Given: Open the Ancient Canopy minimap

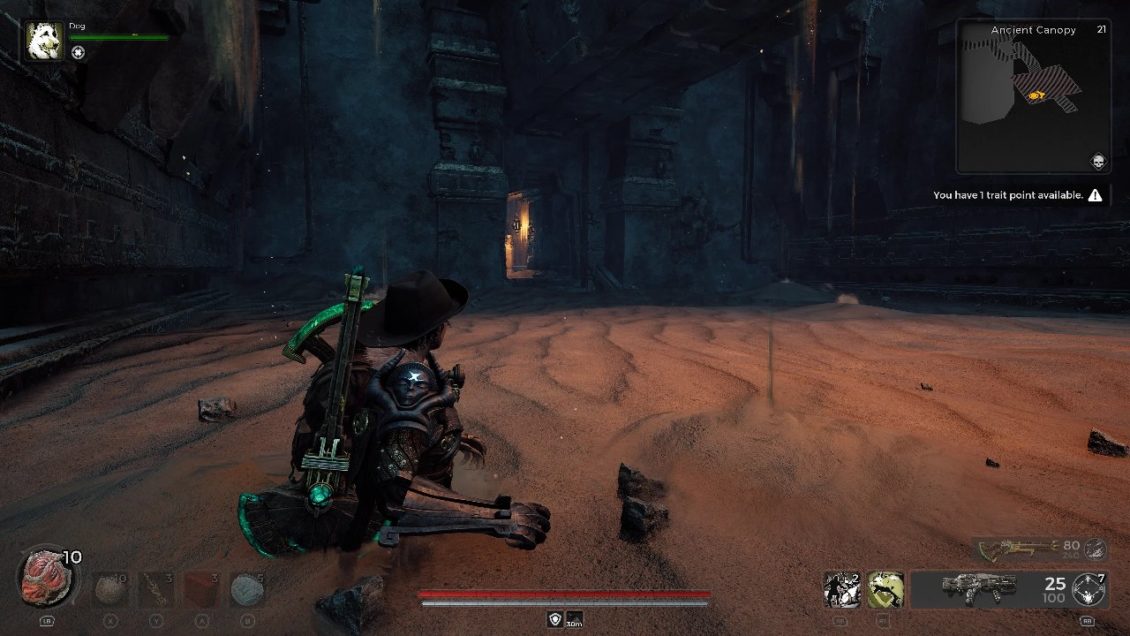Looking at the screenshot, I should pyautogui.click(x=1032, y=97).
